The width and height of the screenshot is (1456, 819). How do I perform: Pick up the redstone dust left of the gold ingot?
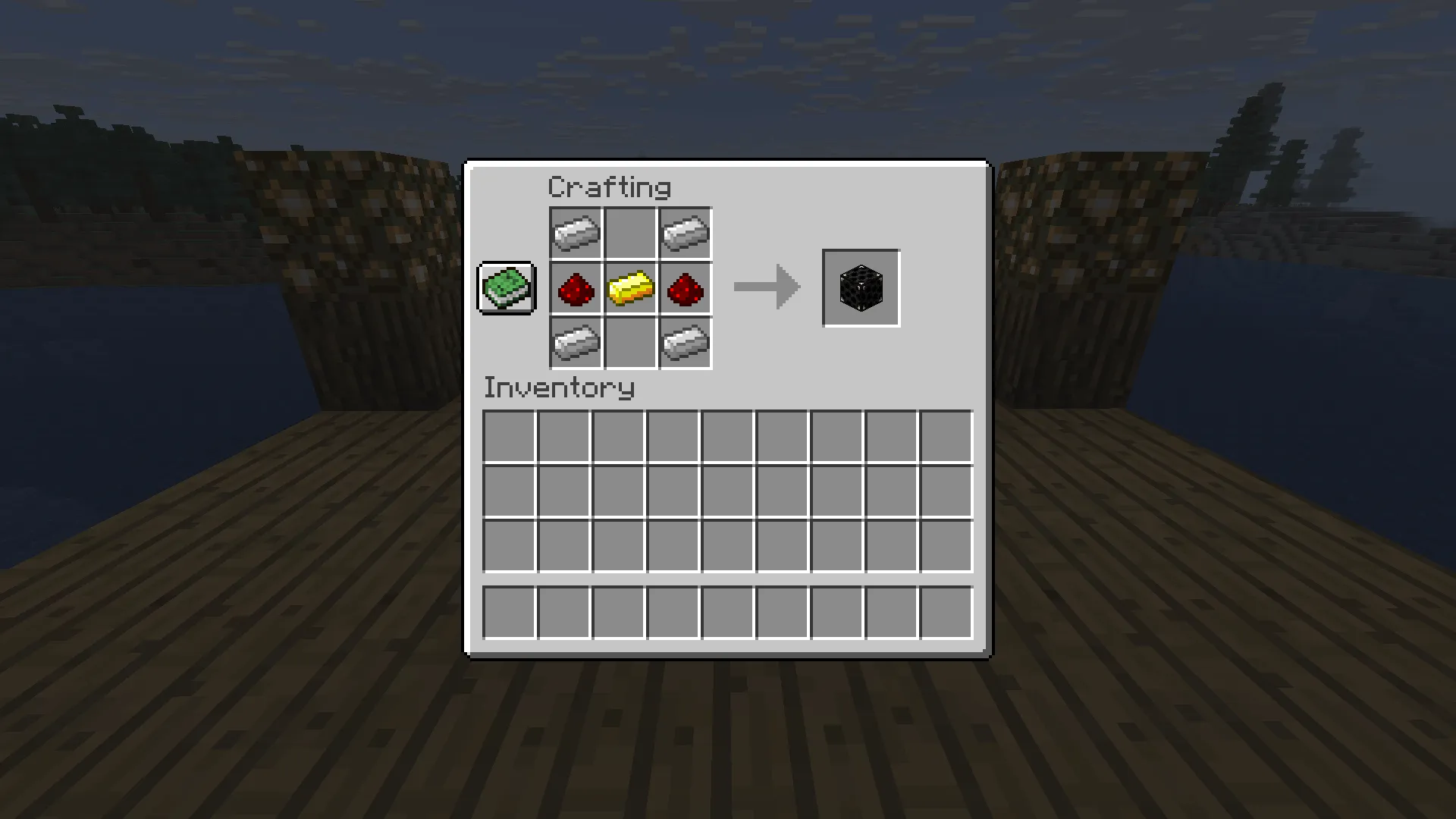576,288
